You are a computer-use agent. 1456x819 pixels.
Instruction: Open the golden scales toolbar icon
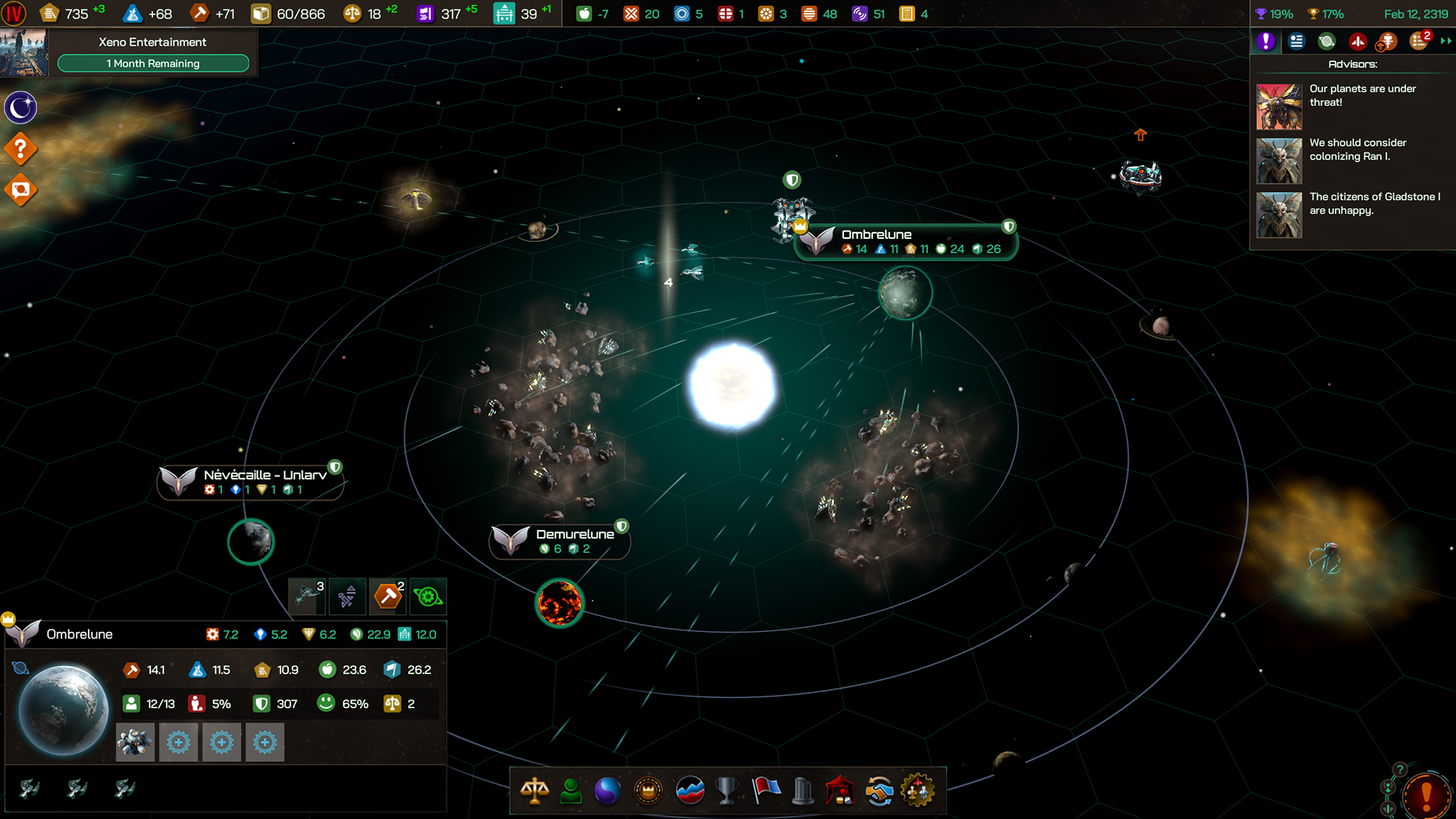[535, 791]
